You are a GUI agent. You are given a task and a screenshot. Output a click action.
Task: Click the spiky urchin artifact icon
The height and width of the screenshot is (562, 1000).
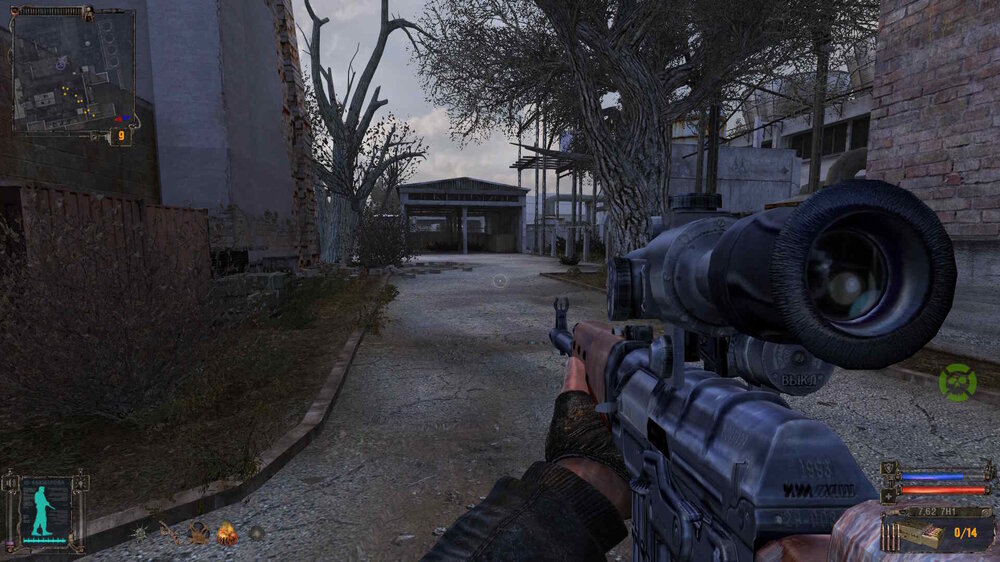tap(139, 534)
